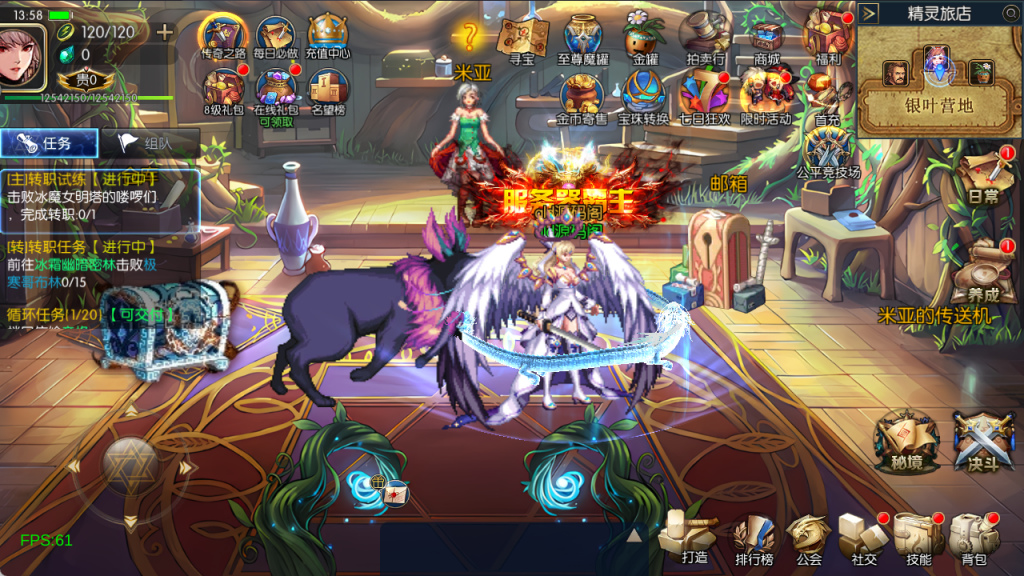Select the 主转职试炼 quest entry

[x=100, y=196]
